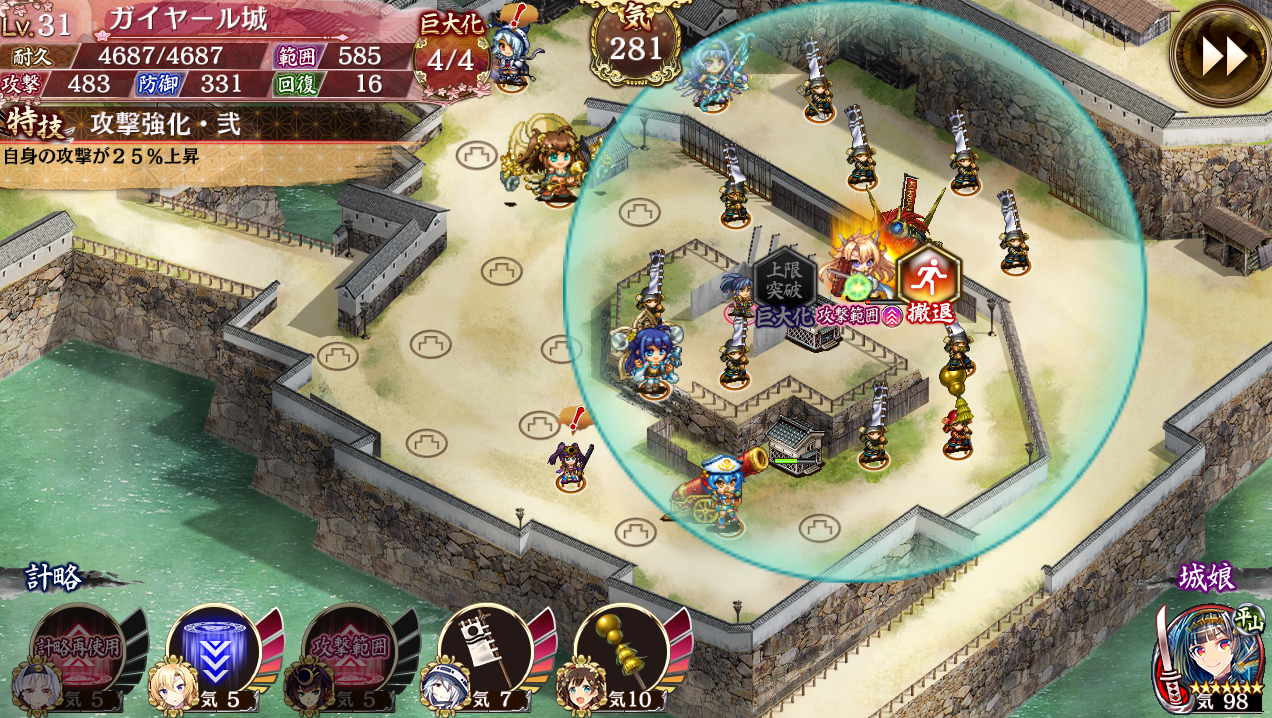This screenshot has height=718, width=1272.
Task: Select the 上限突破 giant-growth hexagon button
Action: click(784, 282)
